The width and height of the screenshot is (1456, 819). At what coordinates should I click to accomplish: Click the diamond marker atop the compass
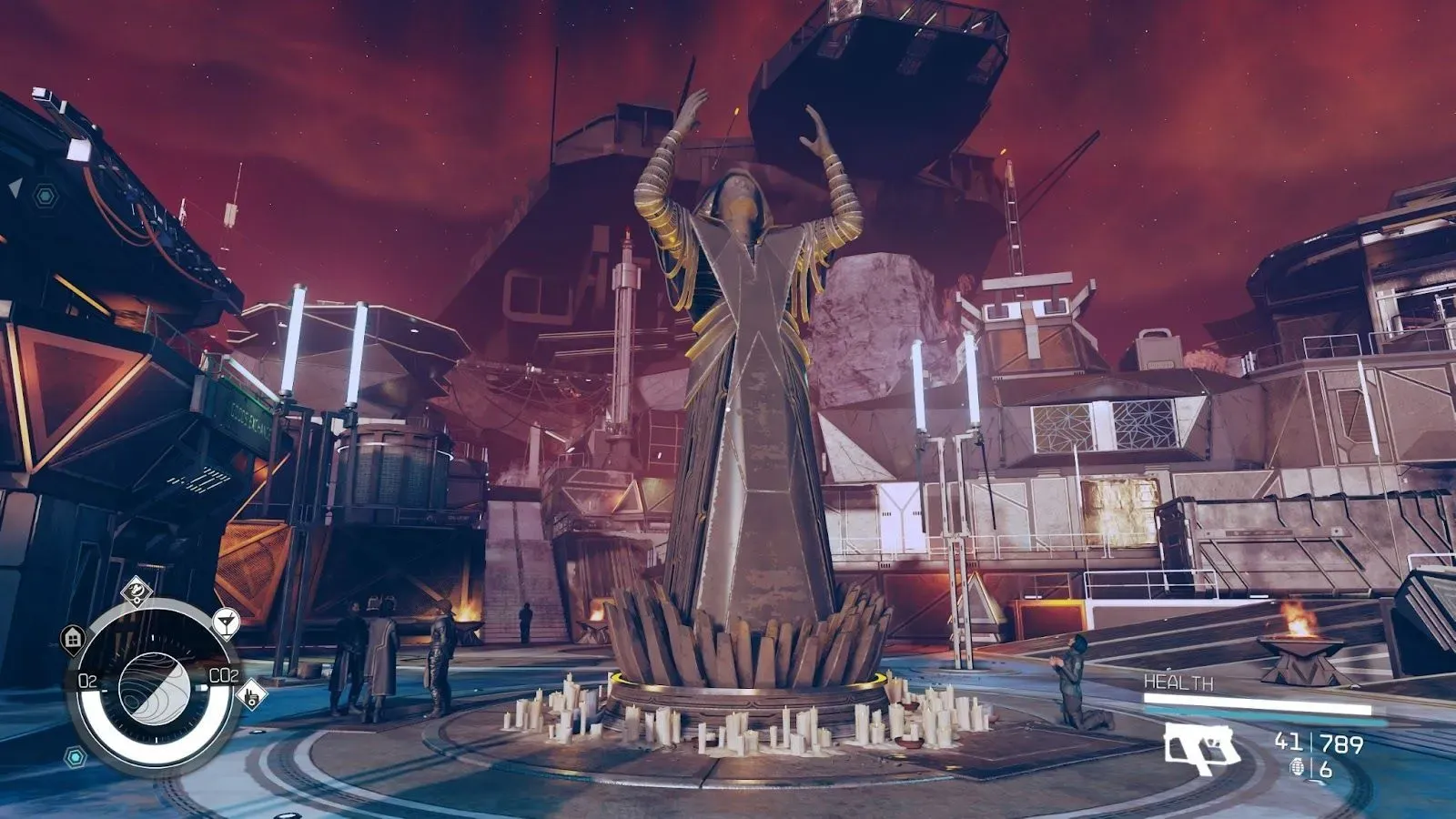click(136, 591)
